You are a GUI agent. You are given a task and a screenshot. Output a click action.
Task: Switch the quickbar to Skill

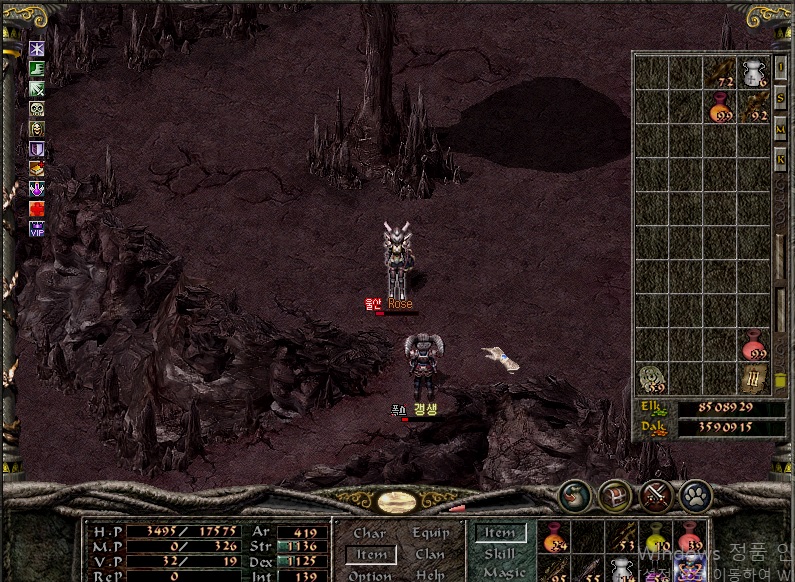[x=499, y=553]
